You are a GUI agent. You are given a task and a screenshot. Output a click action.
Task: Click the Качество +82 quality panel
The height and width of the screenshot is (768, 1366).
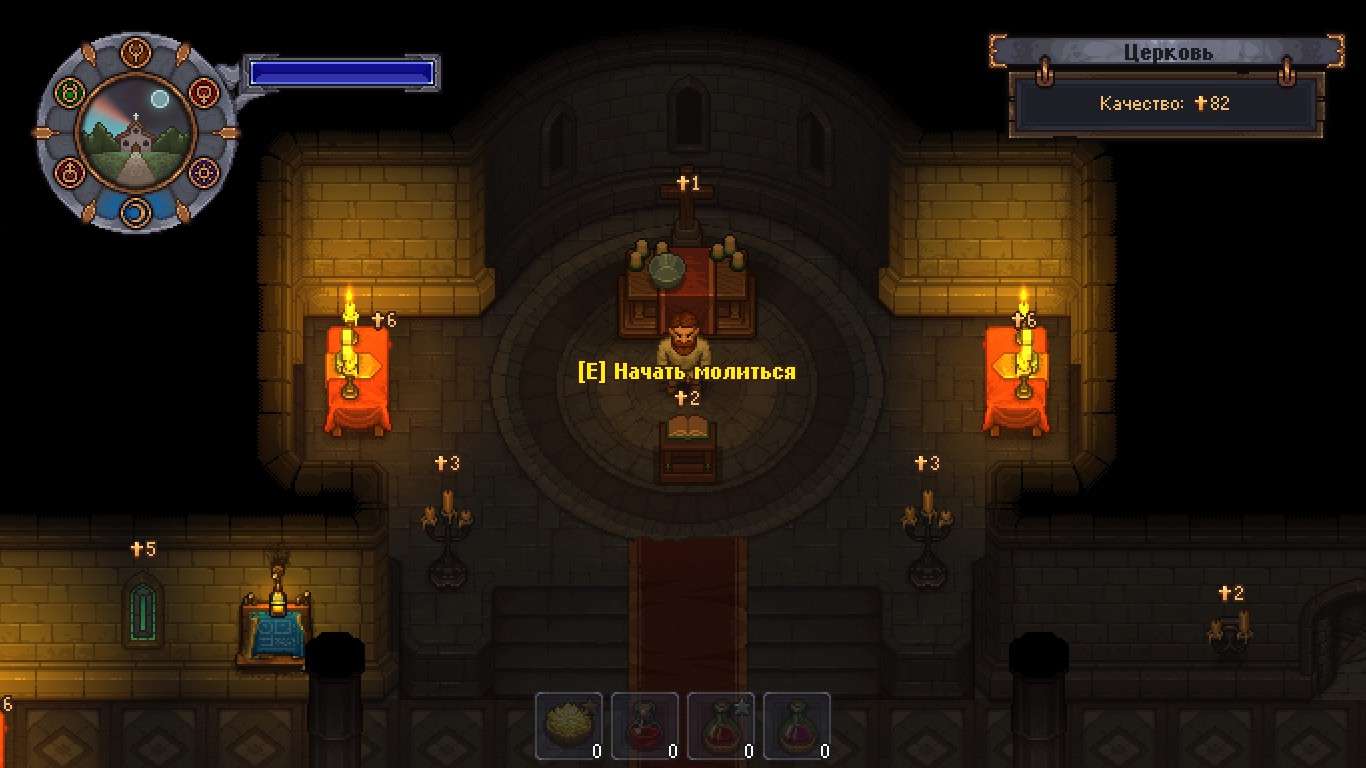pyautogui.click(x=1164, y=102)
